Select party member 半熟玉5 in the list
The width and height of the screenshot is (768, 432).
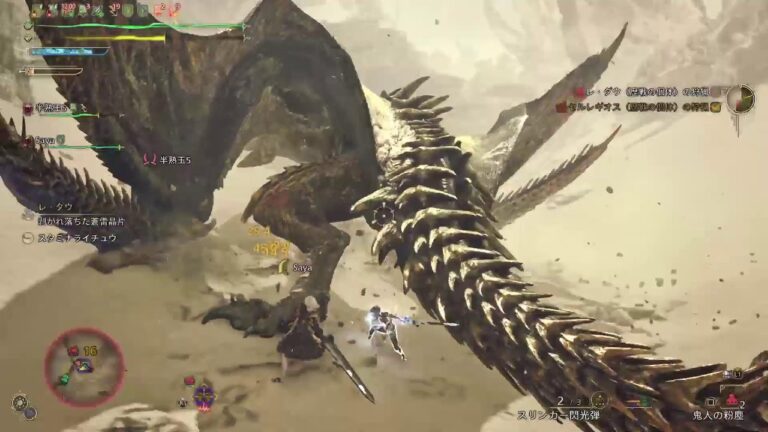50,108
